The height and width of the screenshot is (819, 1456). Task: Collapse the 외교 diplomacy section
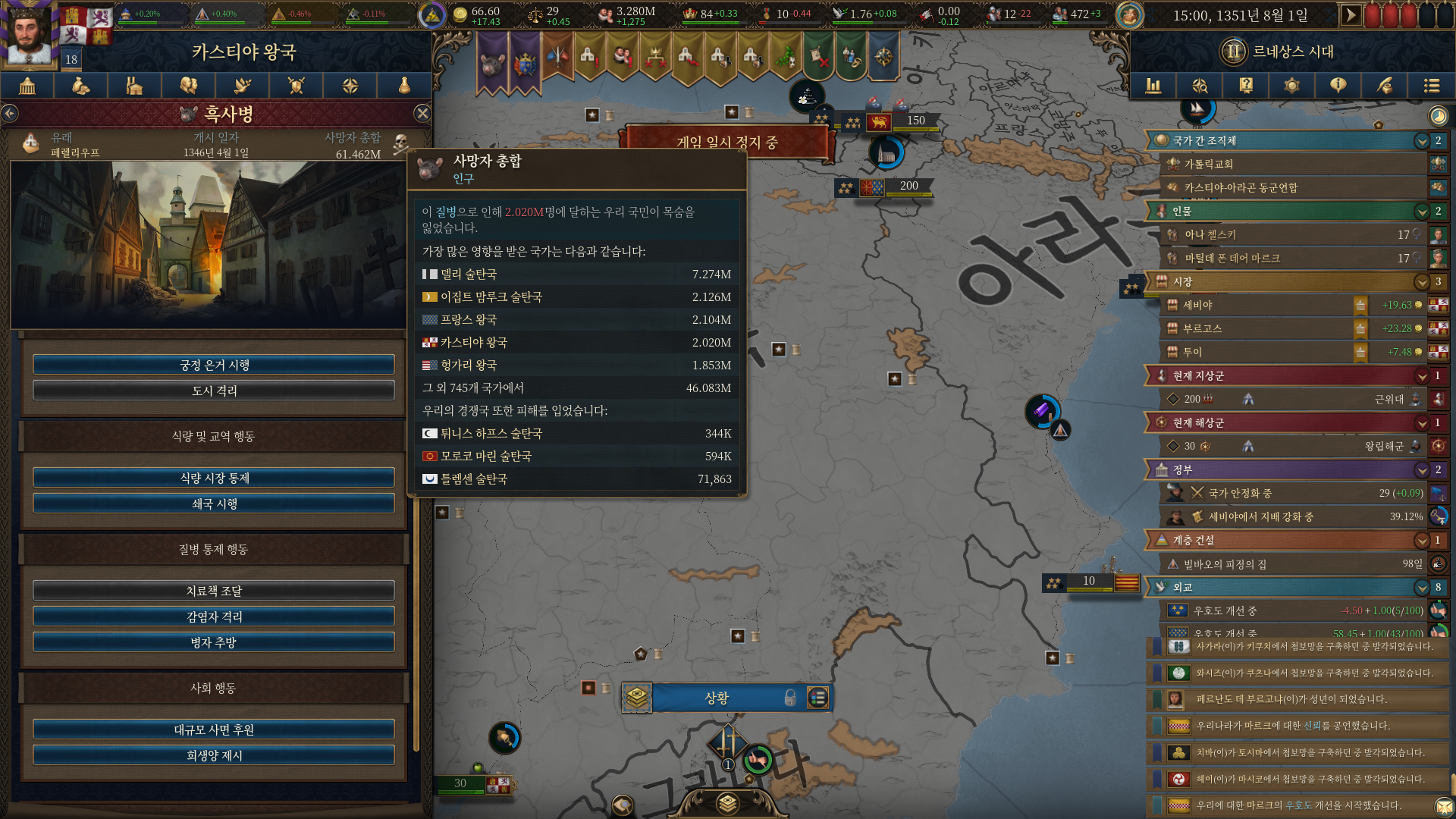point(1422,588)
